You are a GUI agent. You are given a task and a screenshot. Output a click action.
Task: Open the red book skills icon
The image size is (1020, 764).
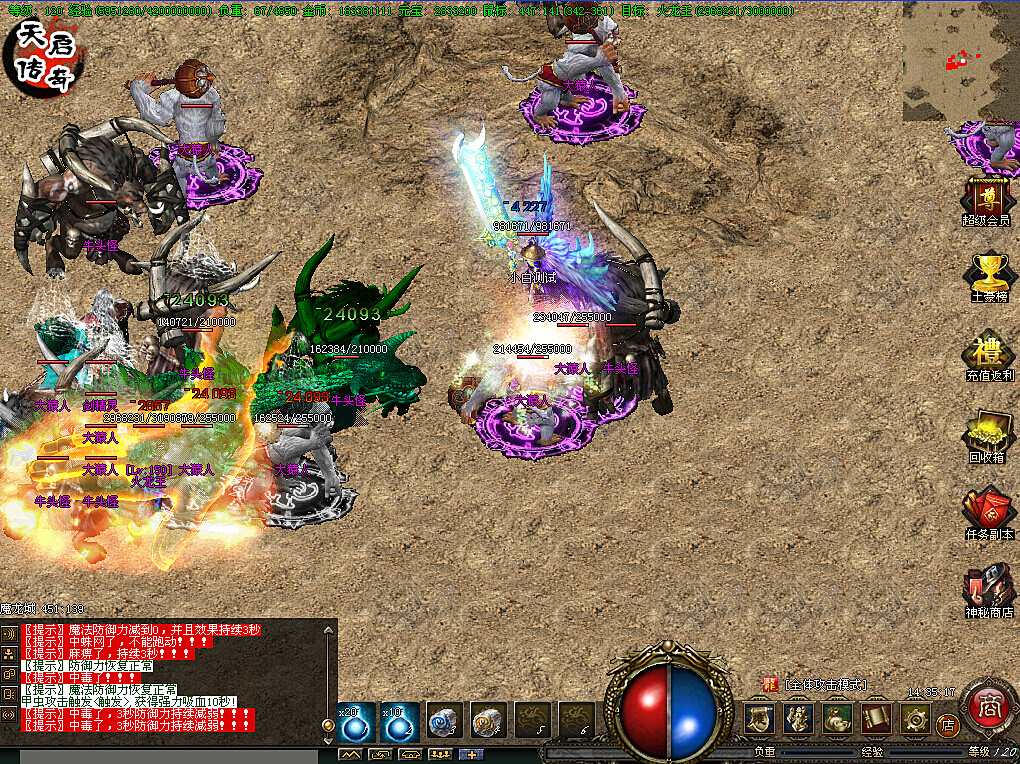click(x=876, y=718)
